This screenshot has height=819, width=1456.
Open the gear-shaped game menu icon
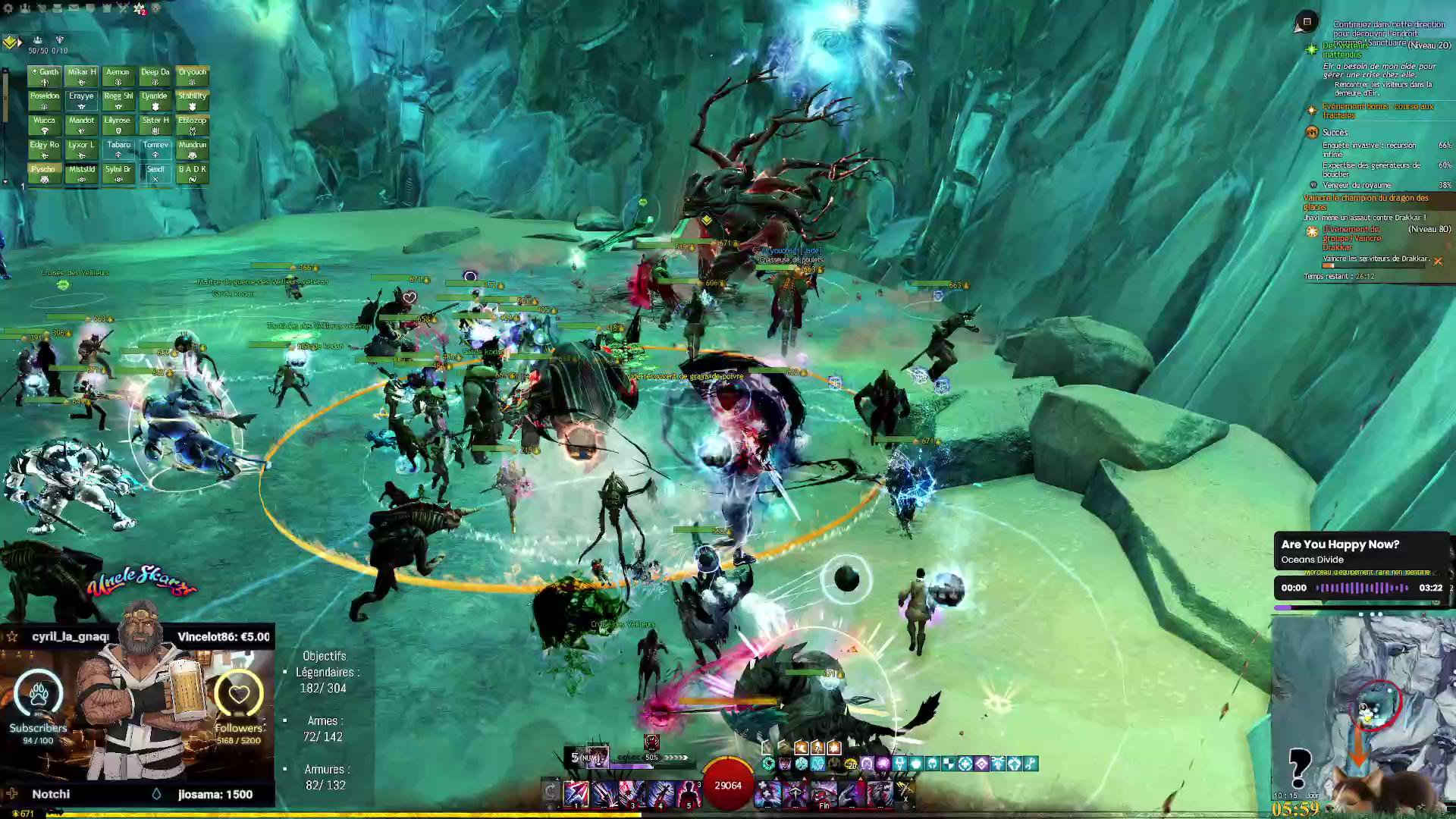[x=8, y=8]
